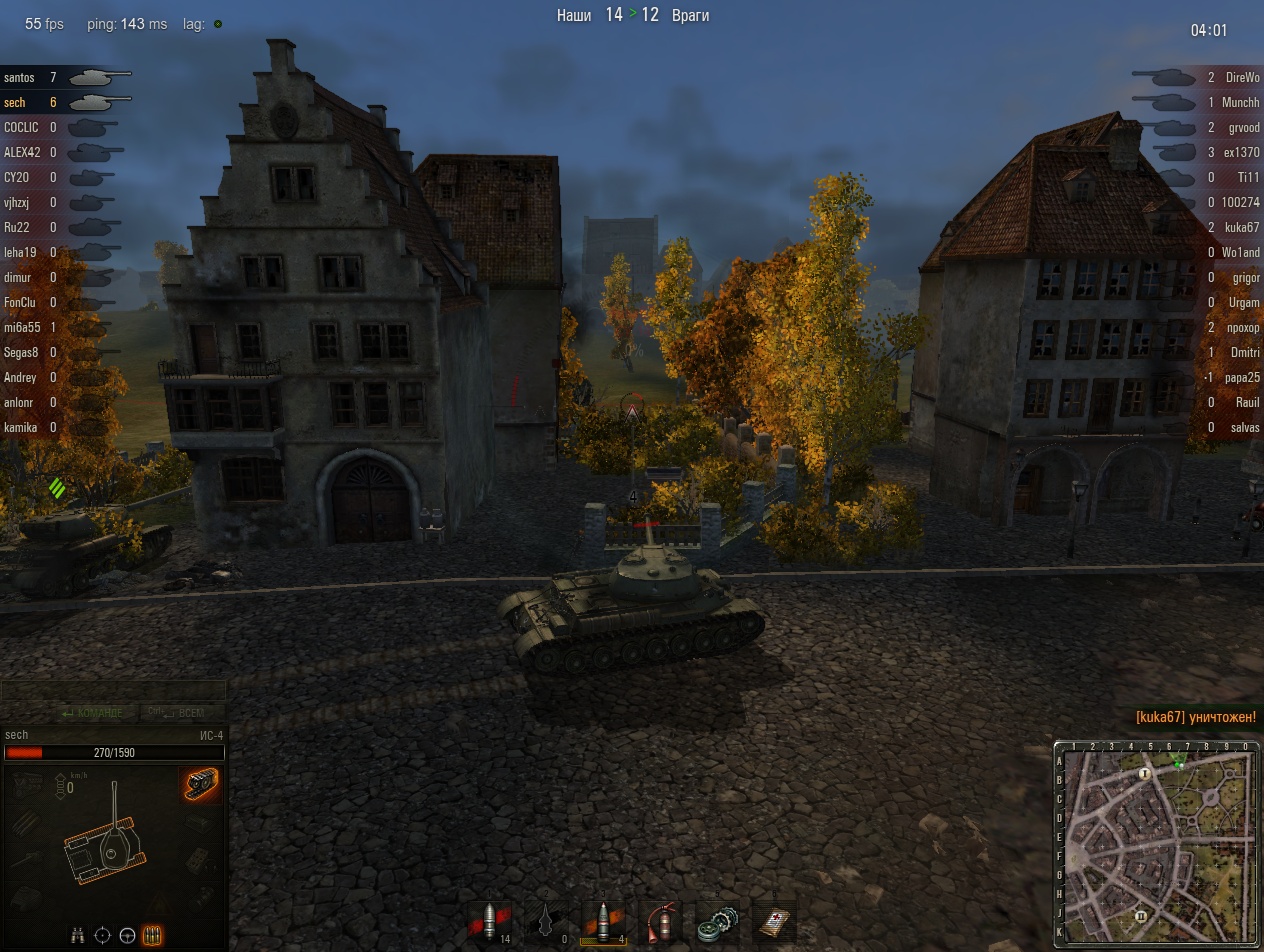Select the highlighted shell slot with 4 rounds
This screenshot has height=952, width=1264.
(x=604, y=919)
